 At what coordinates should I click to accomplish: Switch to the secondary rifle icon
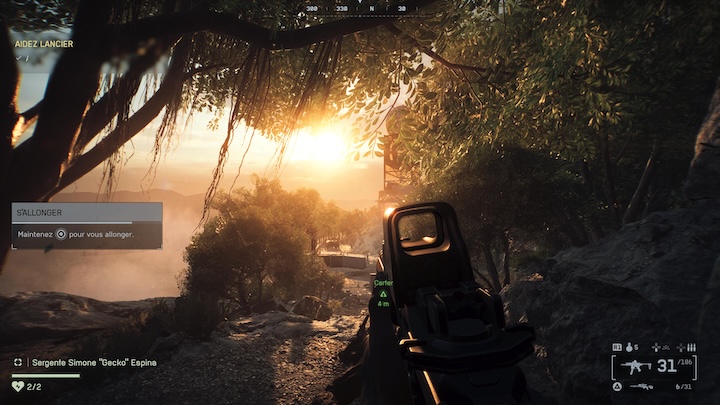pos(641,386)
